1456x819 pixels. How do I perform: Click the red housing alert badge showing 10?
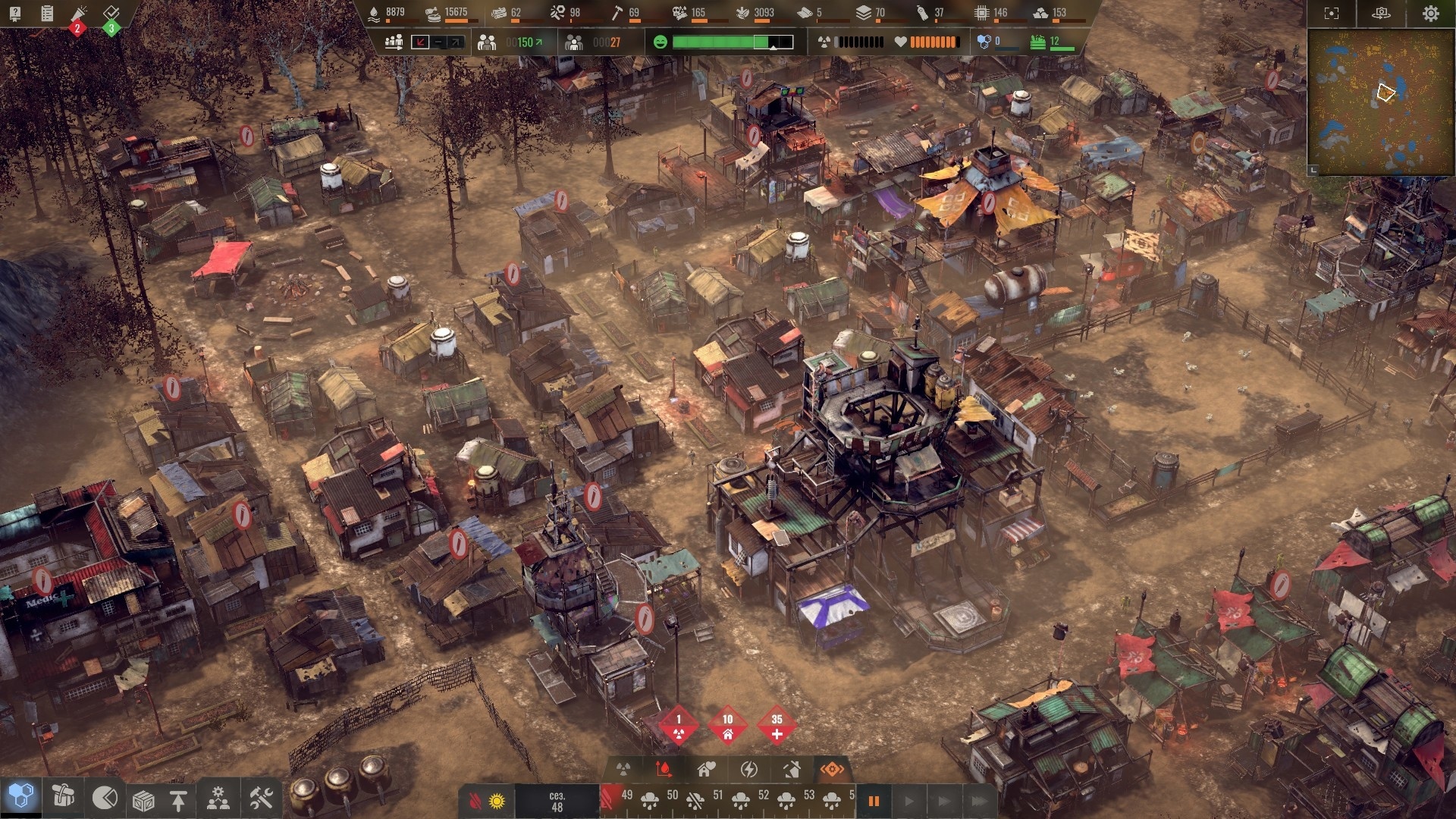pos(727,726)
